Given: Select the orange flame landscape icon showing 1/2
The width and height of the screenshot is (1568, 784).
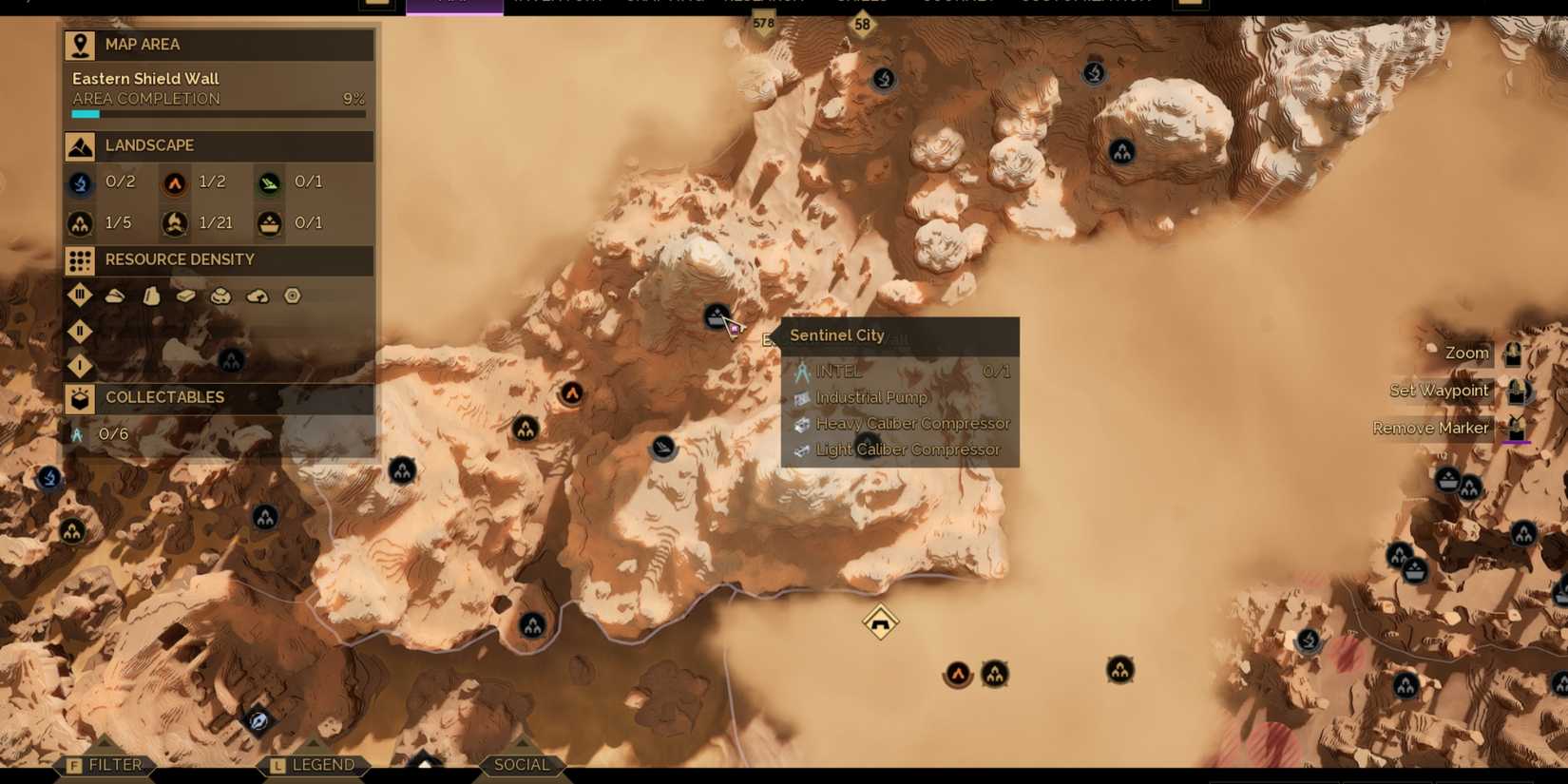Looking at the screenshot, I should (x=174, y=182).
